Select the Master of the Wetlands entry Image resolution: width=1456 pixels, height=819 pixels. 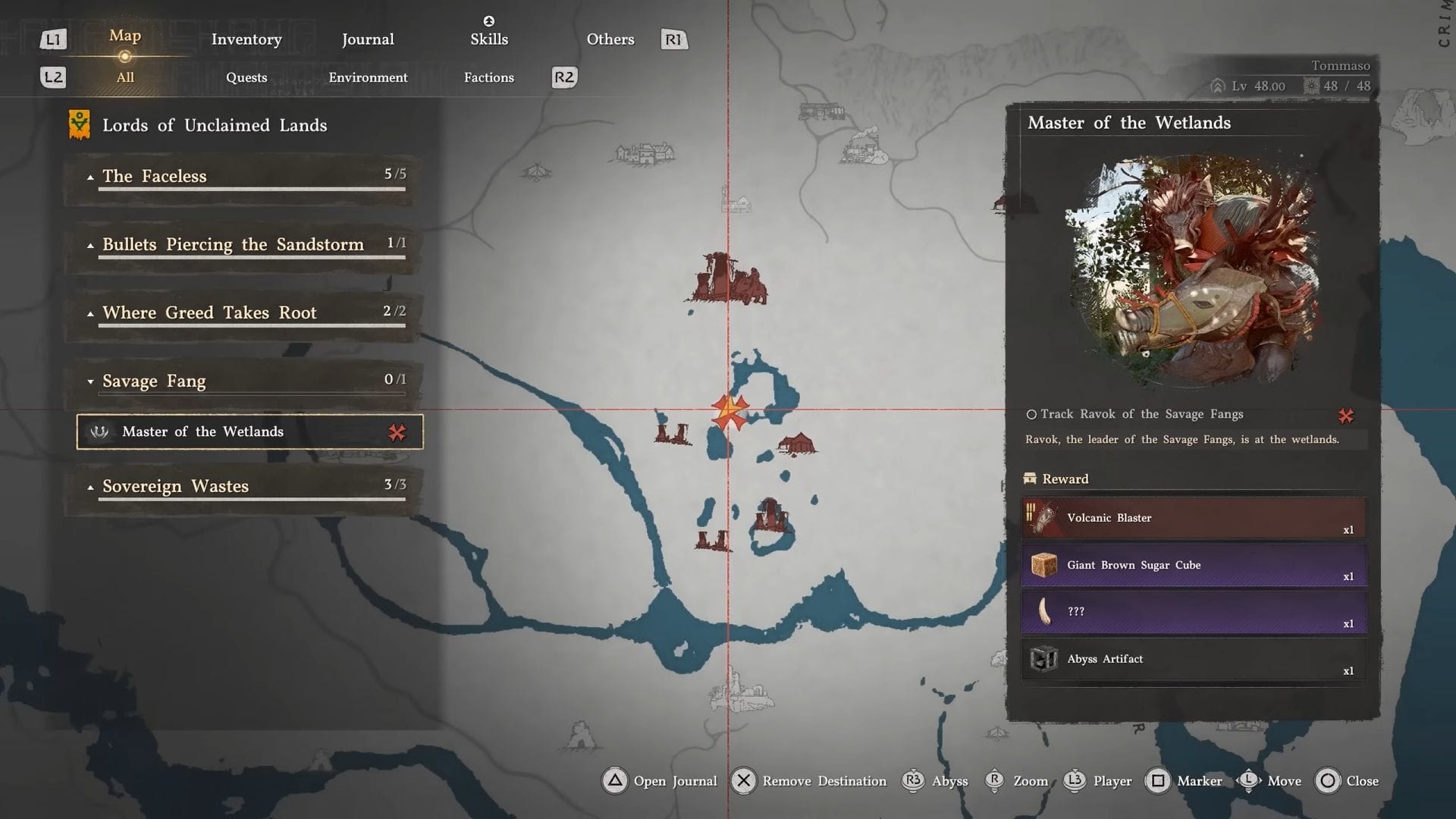[x=249, y=431]
